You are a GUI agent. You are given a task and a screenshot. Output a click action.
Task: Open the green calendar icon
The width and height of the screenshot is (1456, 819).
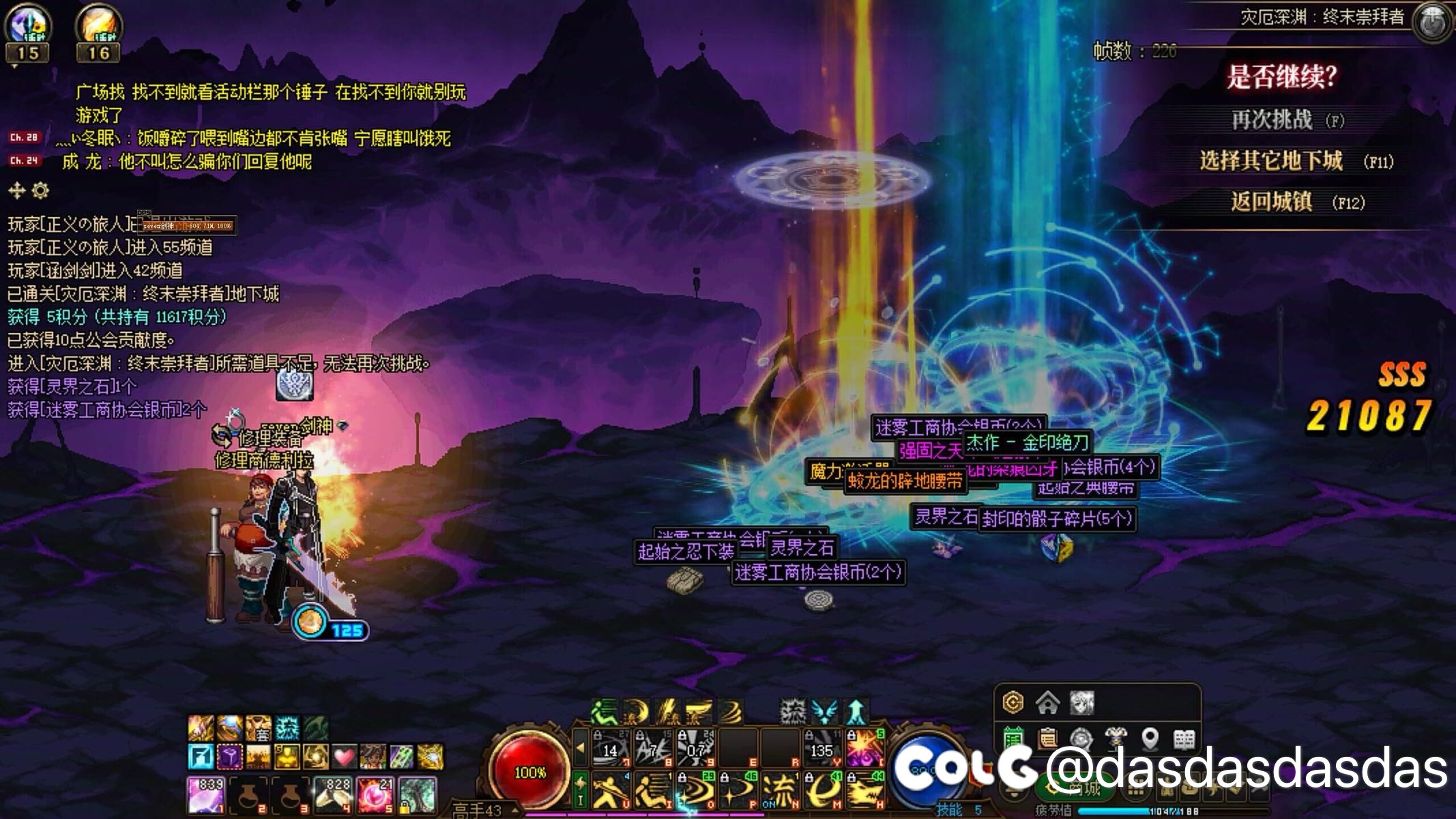pos(1013,738)
